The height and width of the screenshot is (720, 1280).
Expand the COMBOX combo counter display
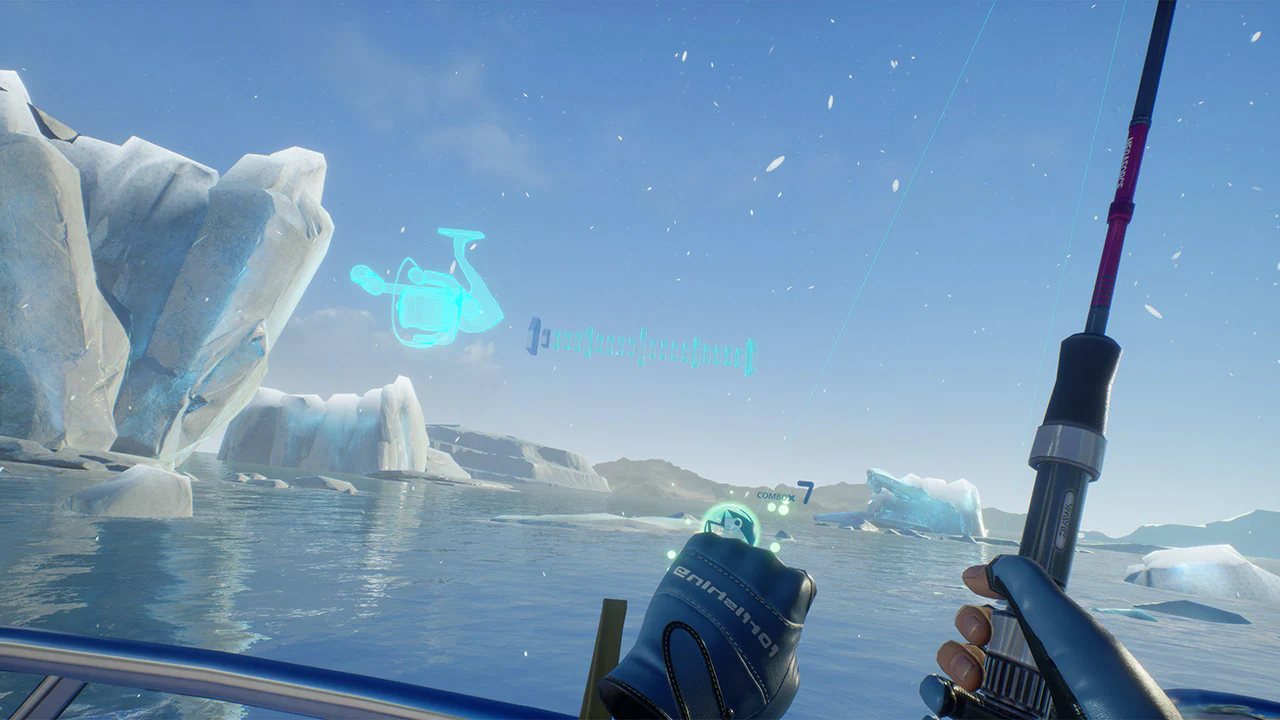point(777,495)
